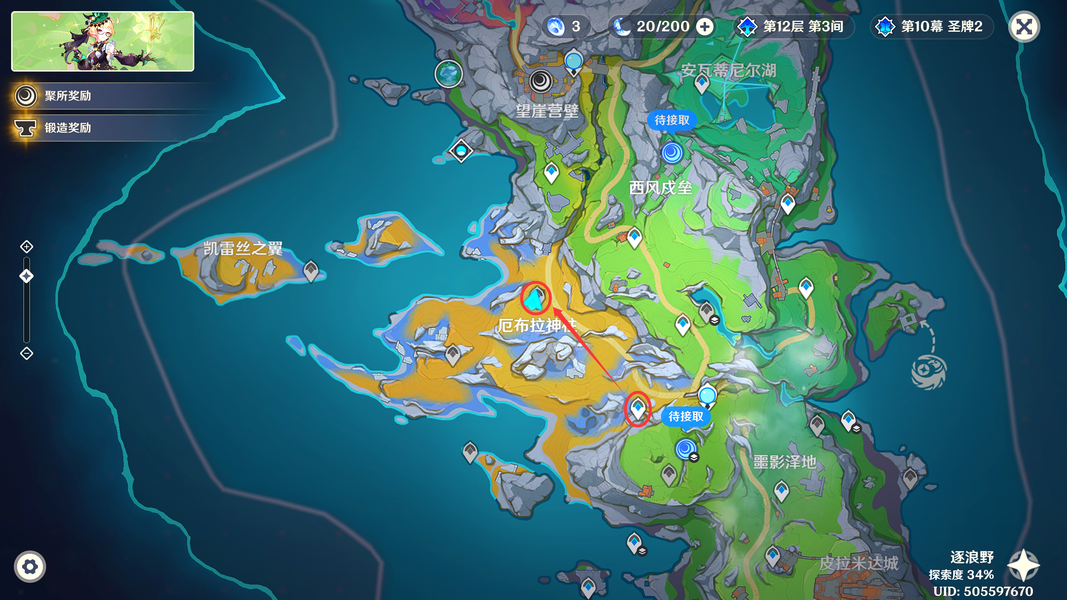Close the map with the X button

click(x=1023, y=27)
